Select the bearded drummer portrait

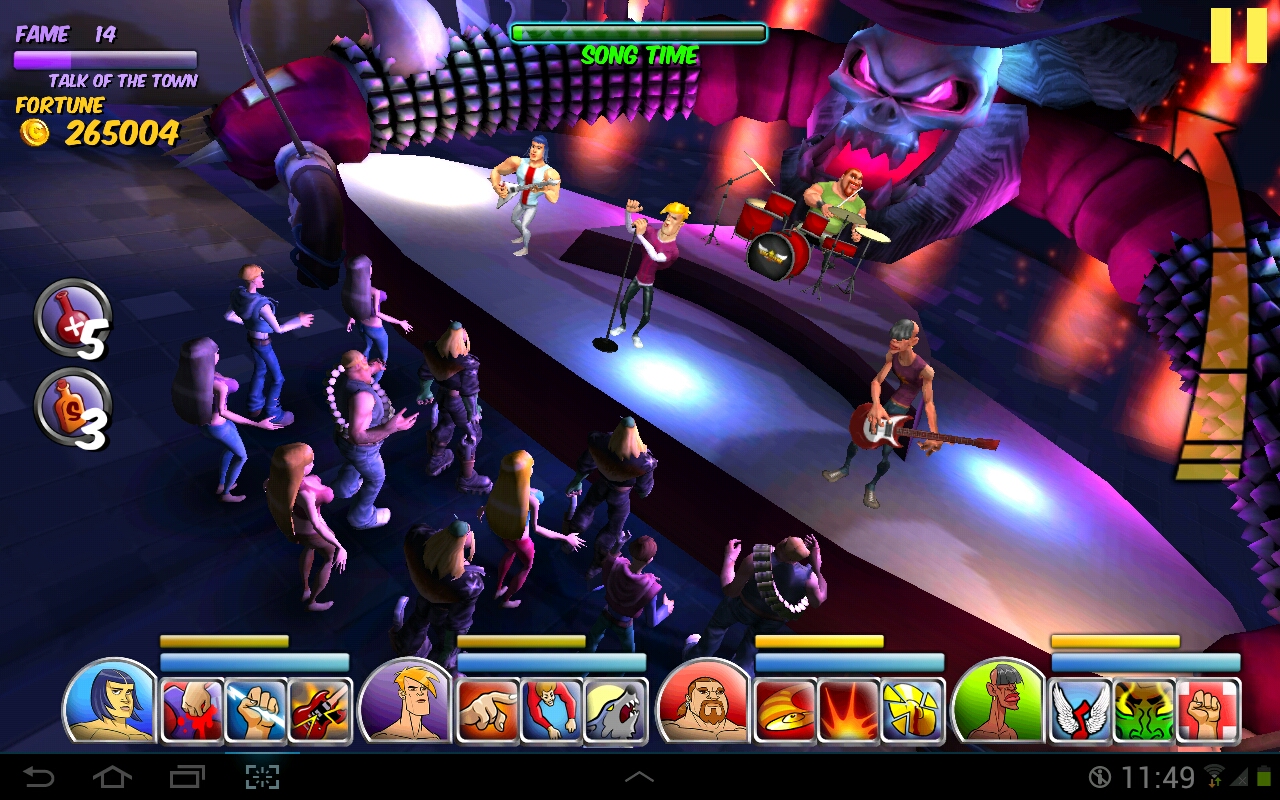[704, 702]
